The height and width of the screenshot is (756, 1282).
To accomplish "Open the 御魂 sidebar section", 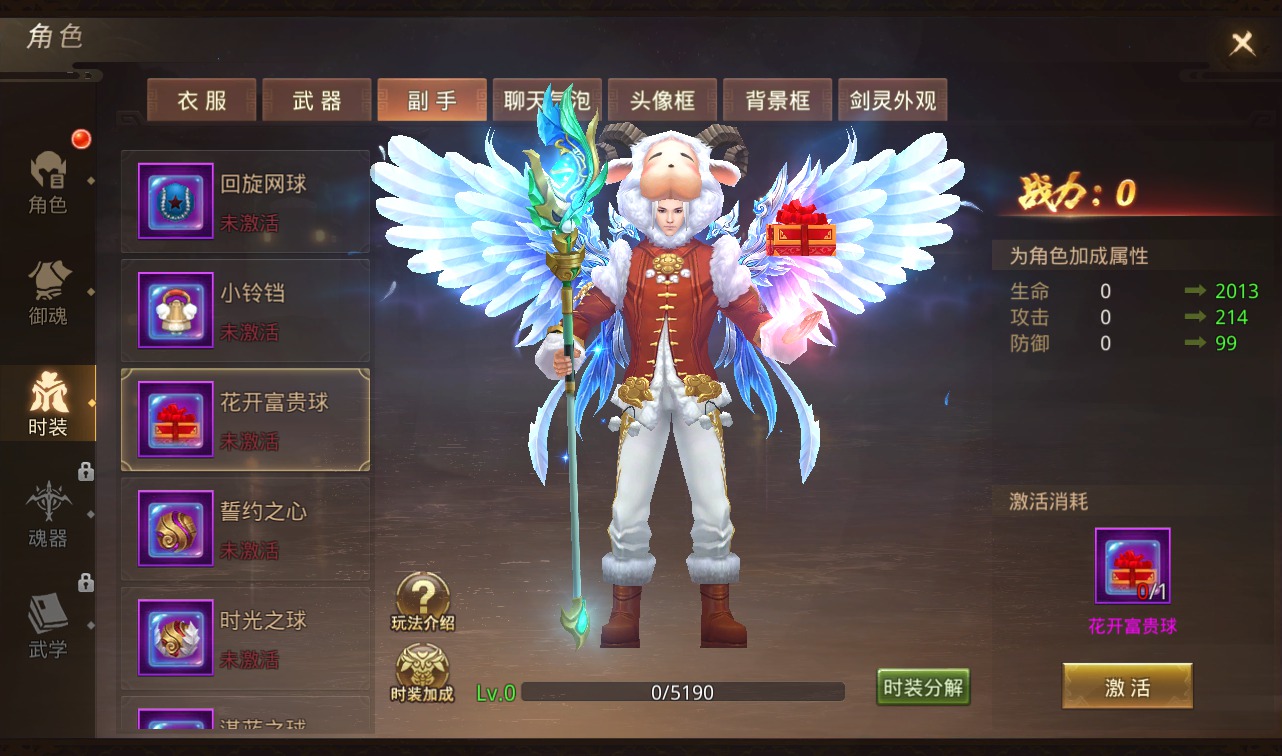I will click(48, 293).
